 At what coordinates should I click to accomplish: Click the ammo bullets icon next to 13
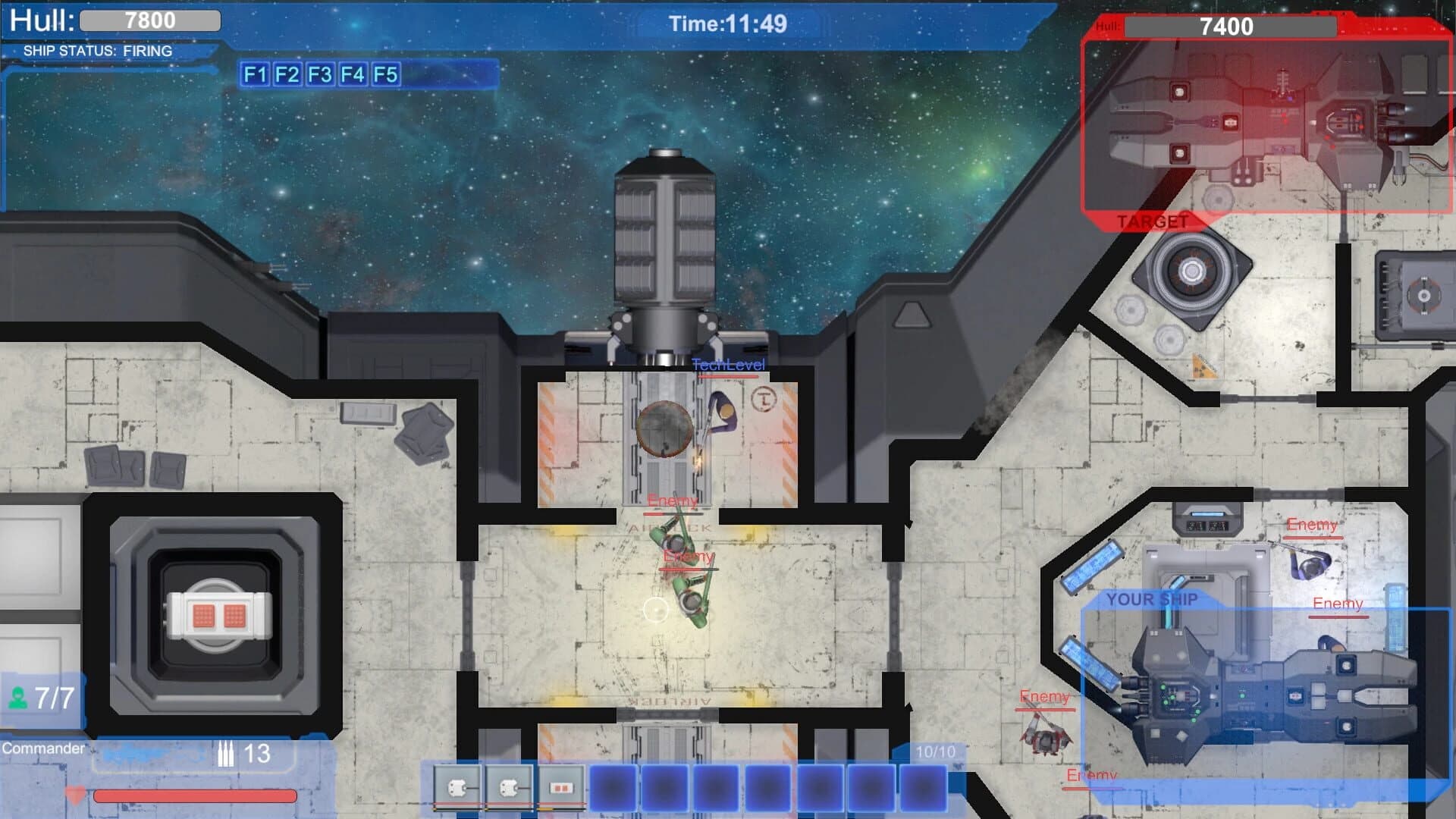227,754
